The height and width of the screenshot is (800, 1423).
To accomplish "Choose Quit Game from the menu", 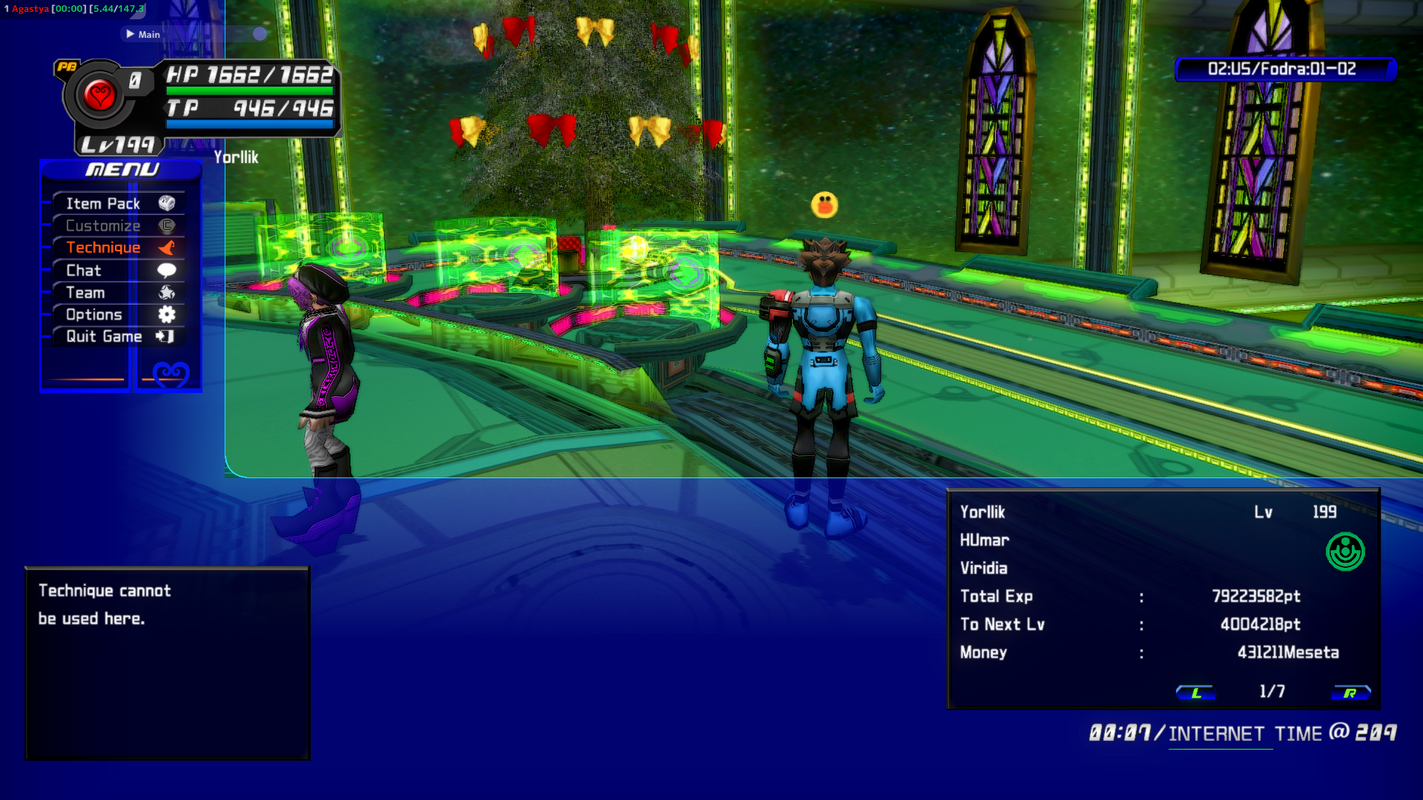I will pos(102,336).
